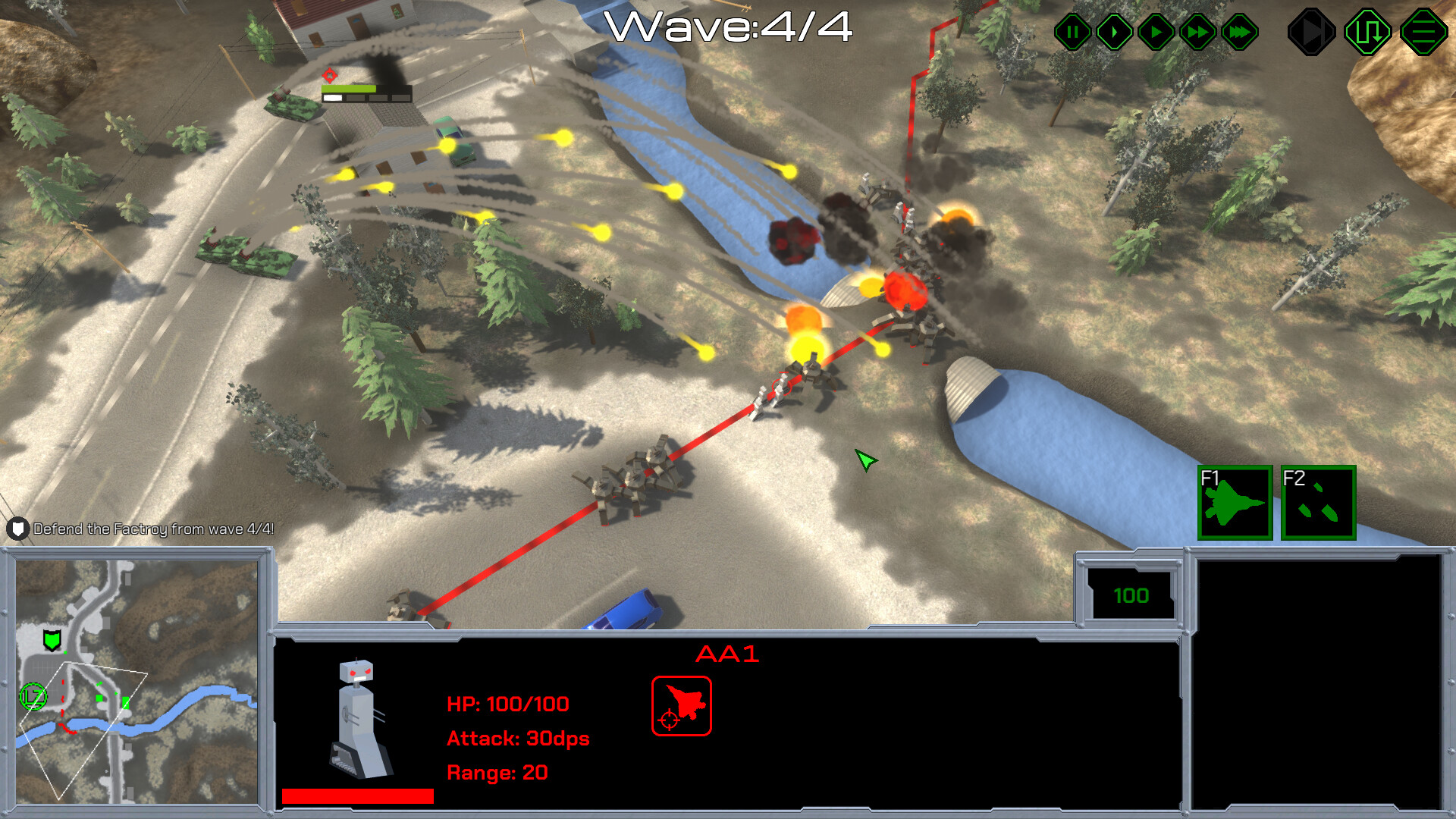Pause the game with the pause icon
This screenshot has width=1456, height=819.
pyautogui.click(x=1072, y=31)
